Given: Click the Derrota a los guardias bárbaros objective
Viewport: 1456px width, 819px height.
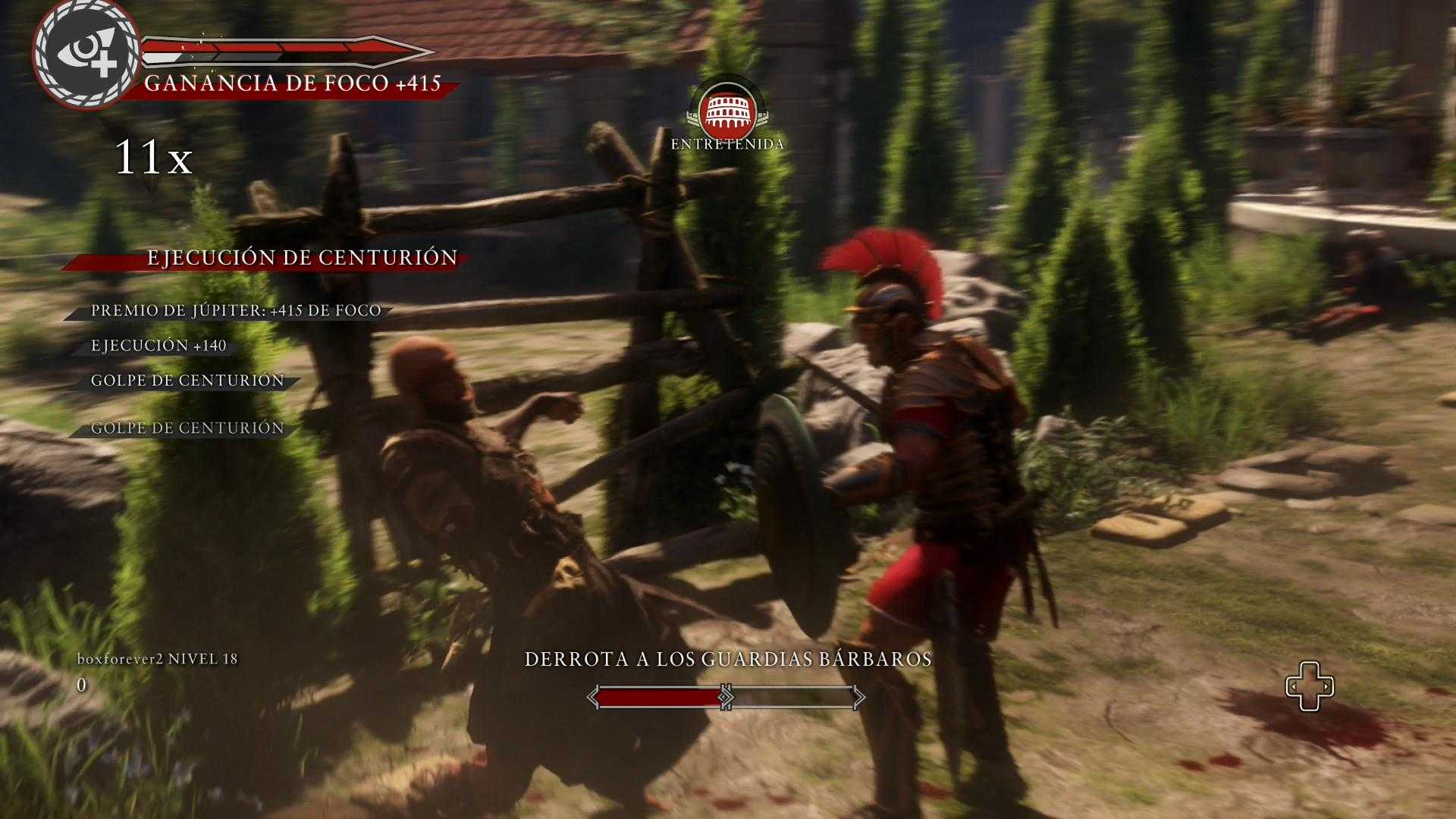Looking at the screenshot, I should pyautogui.click(x=728, y=659).
